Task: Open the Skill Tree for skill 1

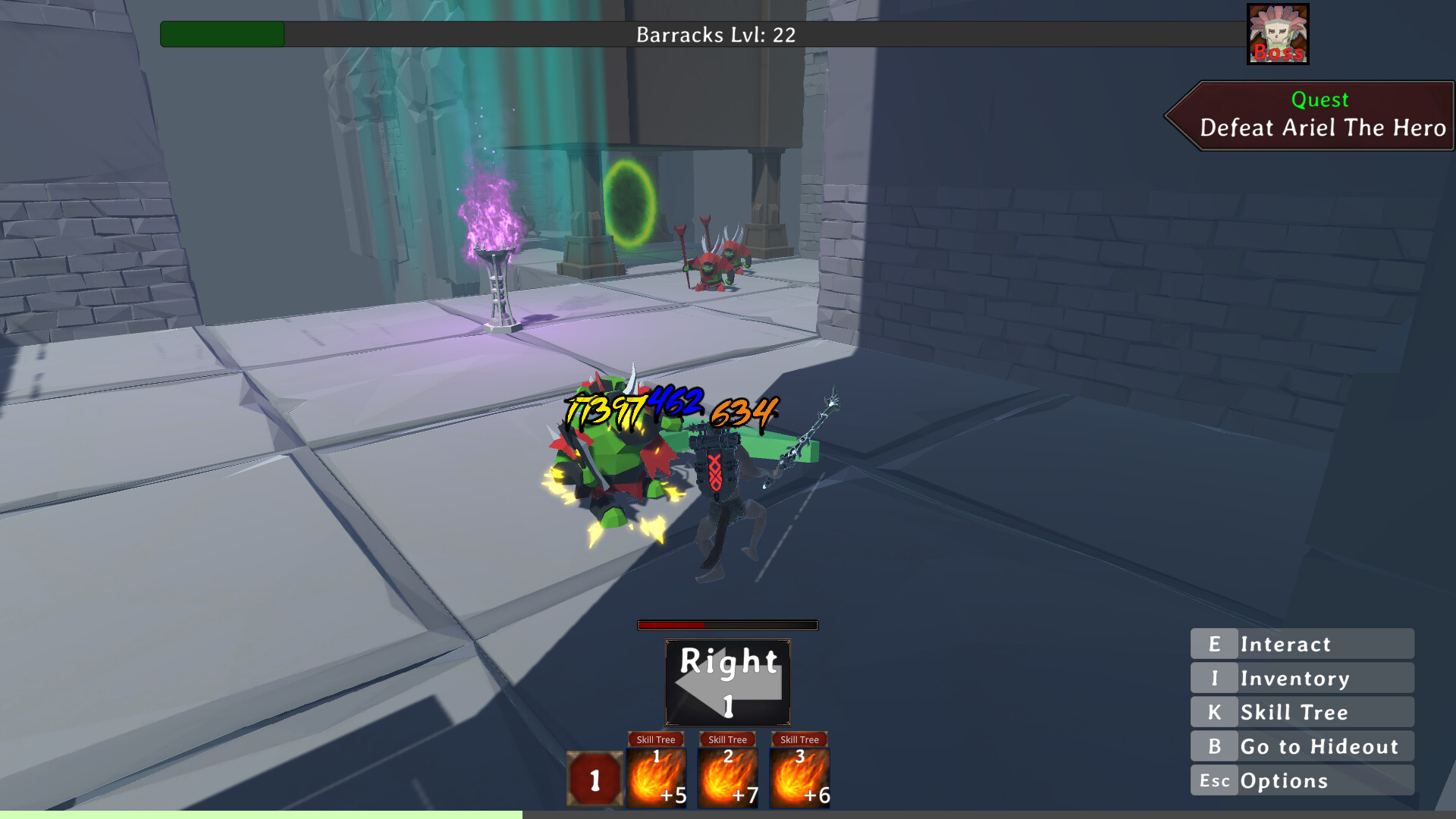Action: [x=657, y=739]
